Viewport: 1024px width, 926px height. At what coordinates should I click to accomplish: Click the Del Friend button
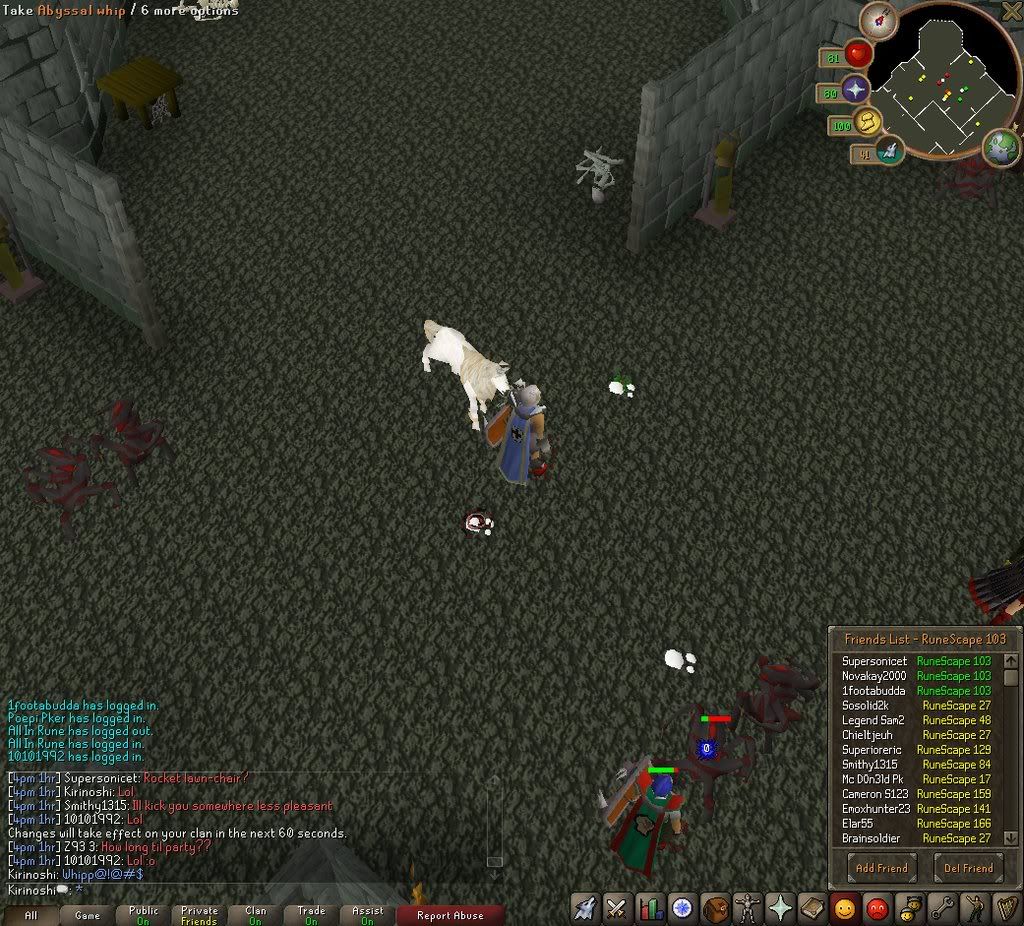pos(968,867)
